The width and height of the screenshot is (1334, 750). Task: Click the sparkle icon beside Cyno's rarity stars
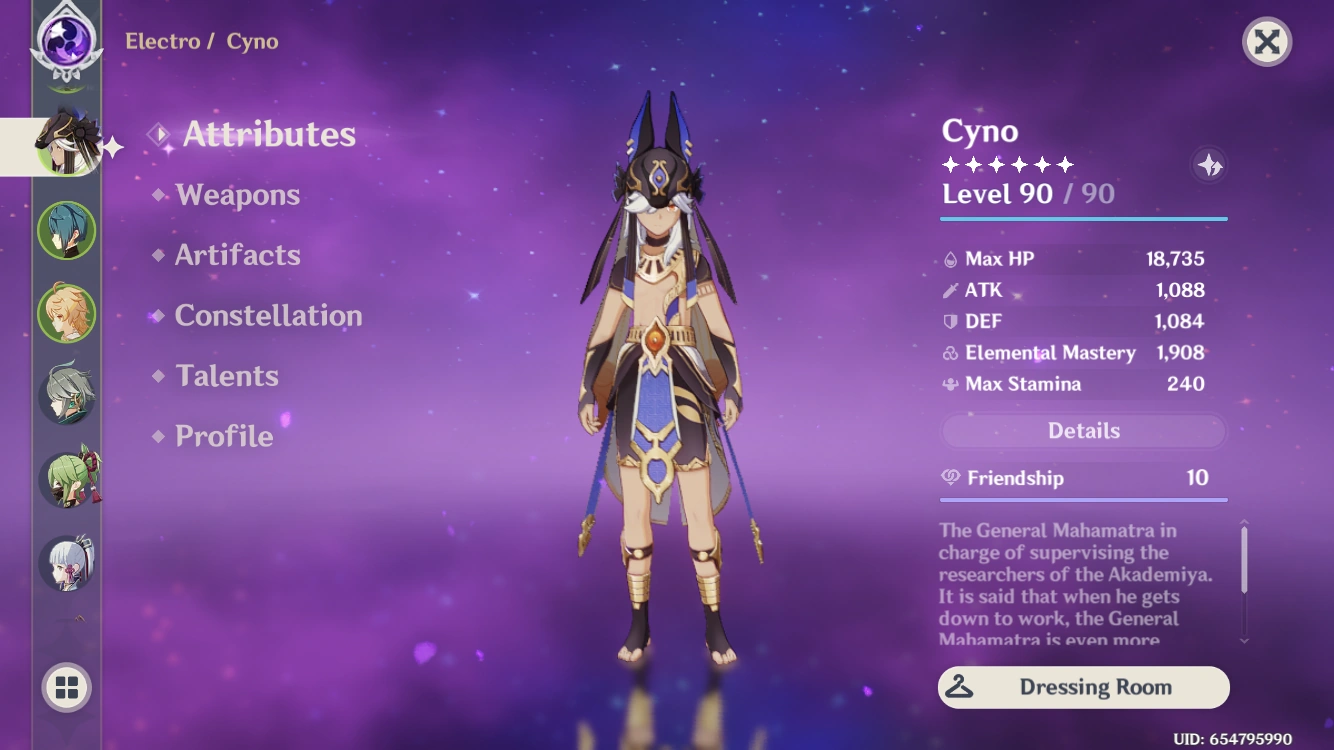[1208, 166]
